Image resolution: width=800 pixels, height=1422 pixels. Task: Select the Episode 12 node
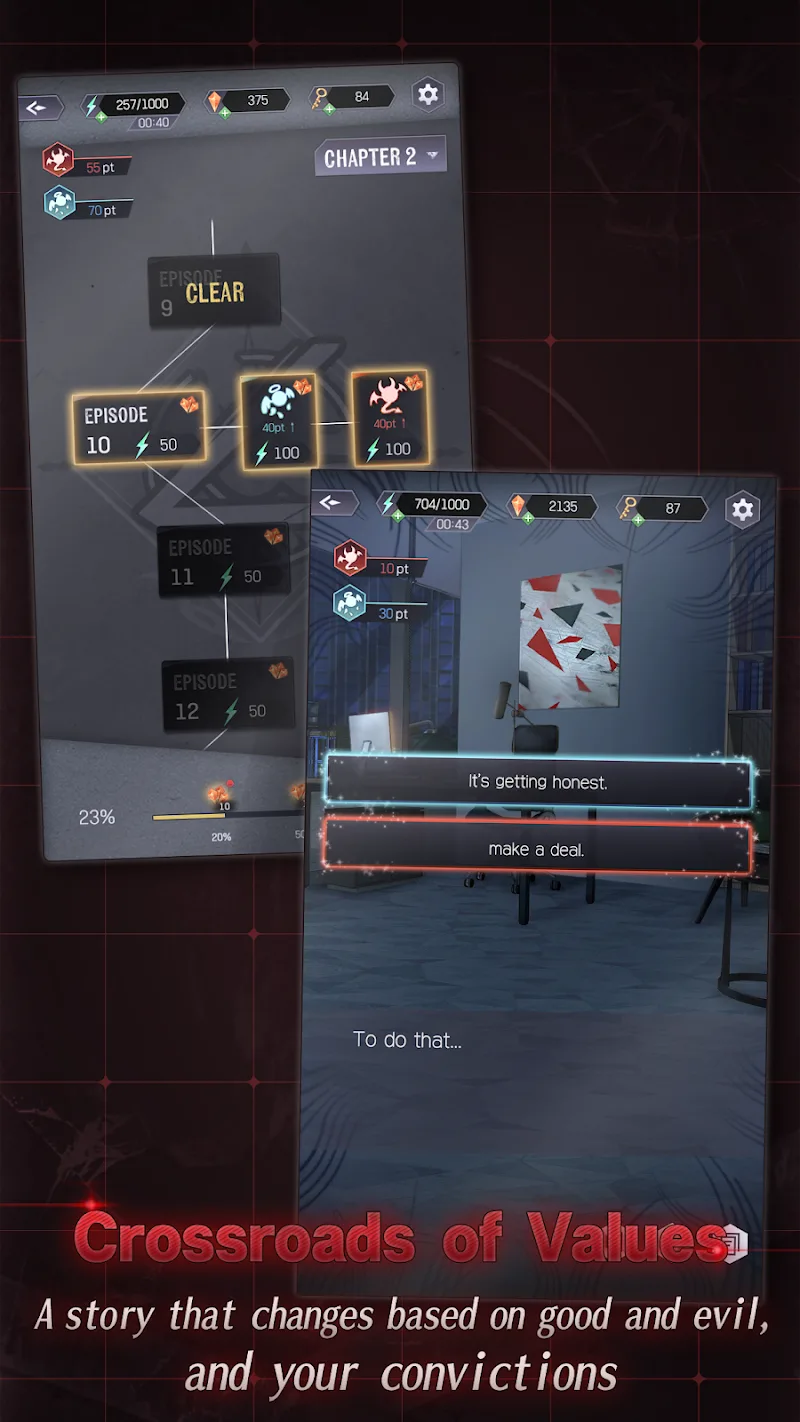click(228, 695)
